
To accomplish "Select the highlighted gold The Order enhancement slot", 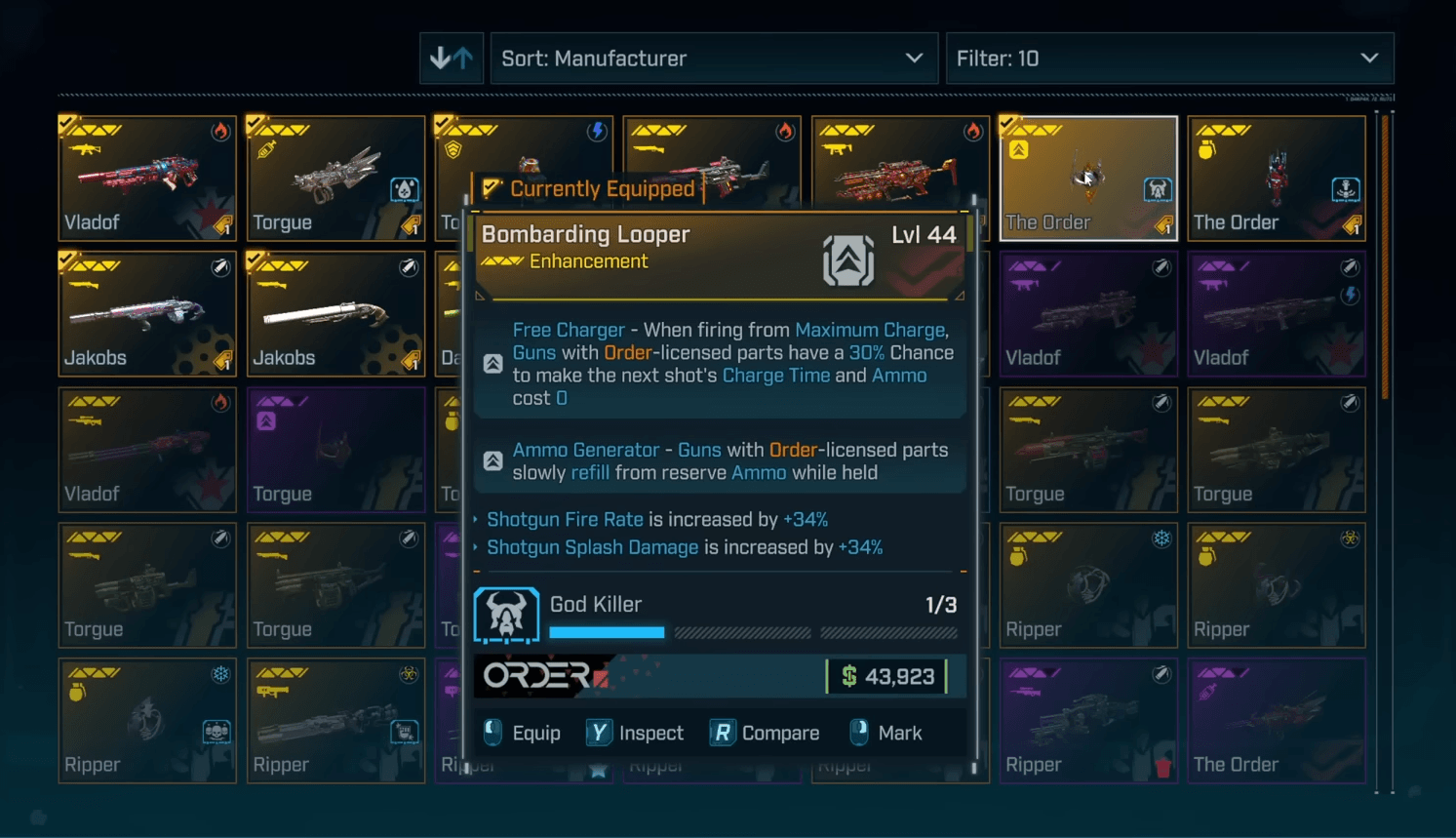I will (1087, 179).
